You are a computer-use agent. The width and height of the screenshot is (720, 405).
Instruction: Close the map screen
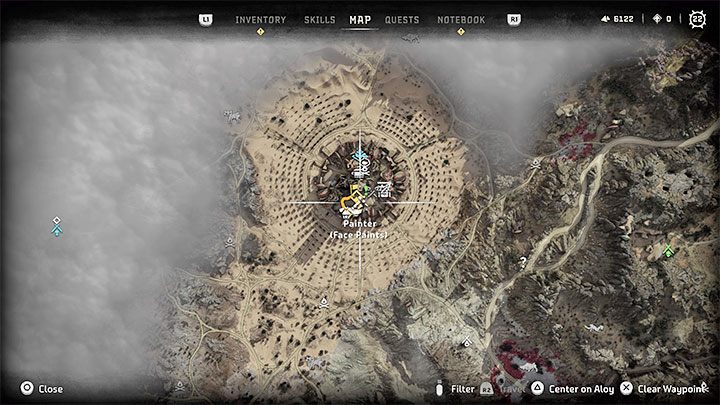[42, 389]
